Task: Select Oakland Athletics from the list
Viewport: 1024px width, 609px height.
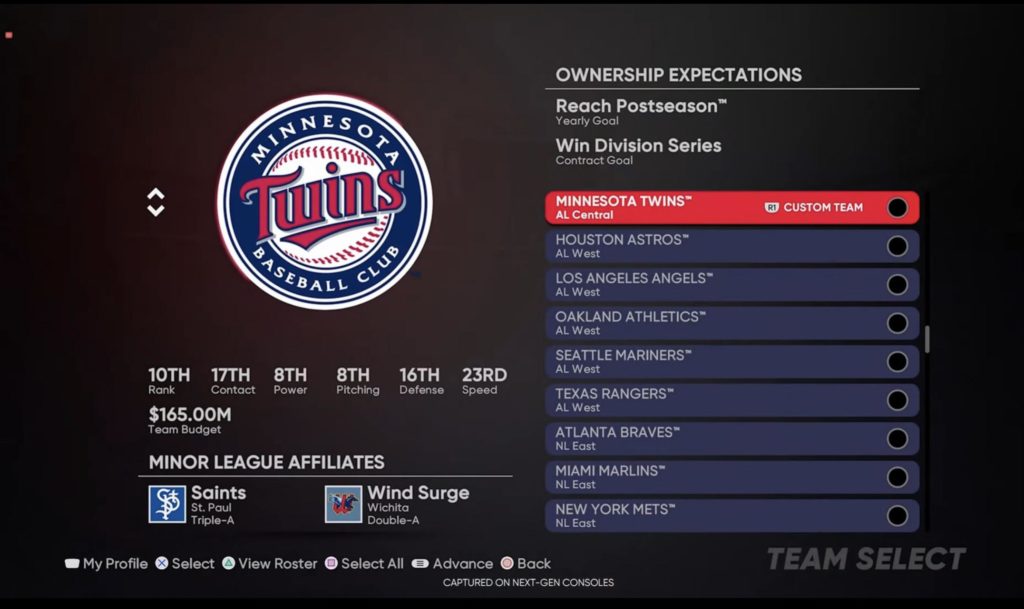Action: coord(700,323)
